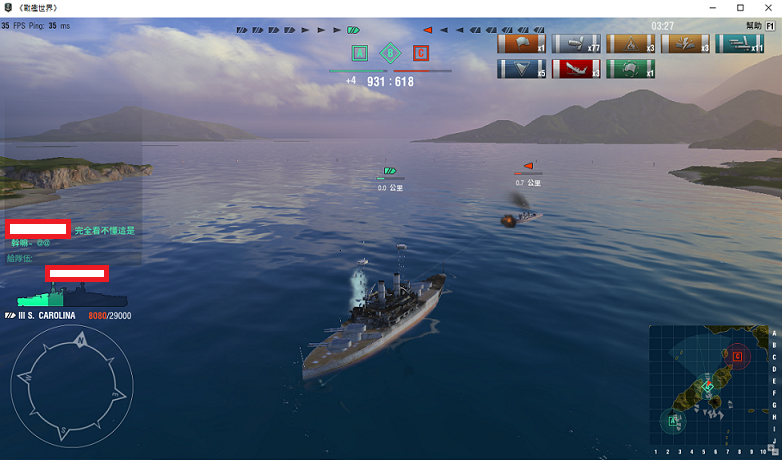
Task: Close the game window
Action: [767, 7]
